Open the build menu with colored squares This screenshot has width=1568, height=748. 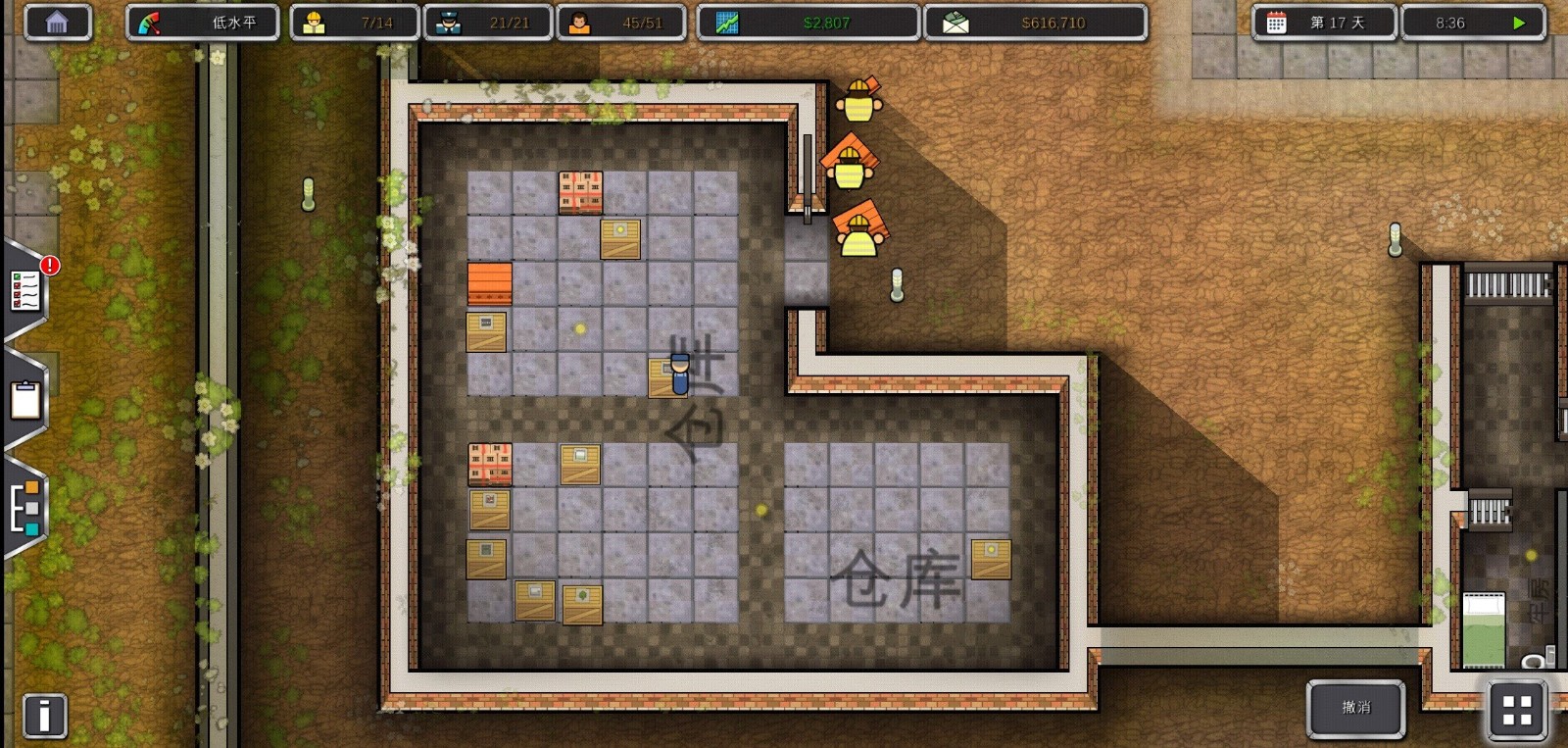click(x=26, y=506)
